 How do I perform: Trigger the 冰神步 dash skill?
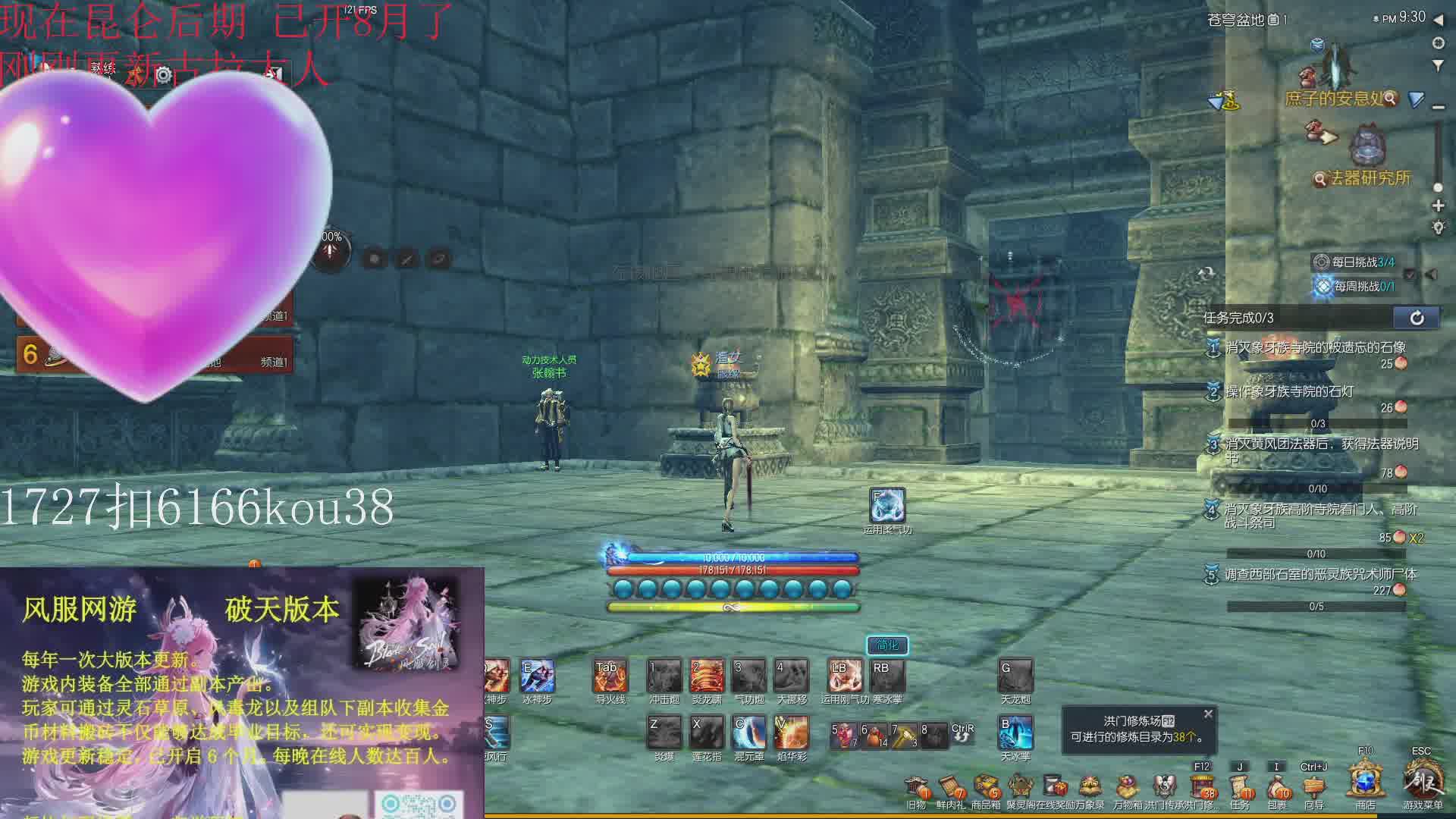click(x=537, y=676)
